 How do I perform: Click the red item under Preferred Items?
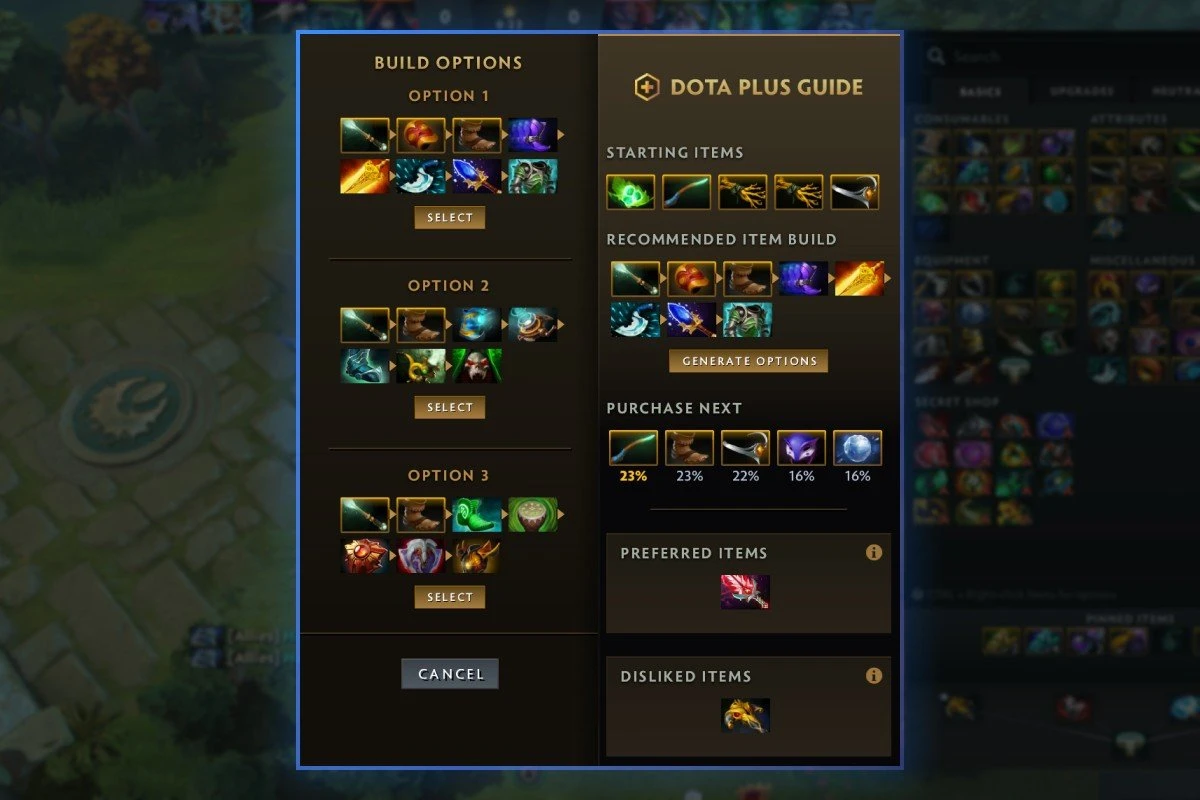click(745, 592)
